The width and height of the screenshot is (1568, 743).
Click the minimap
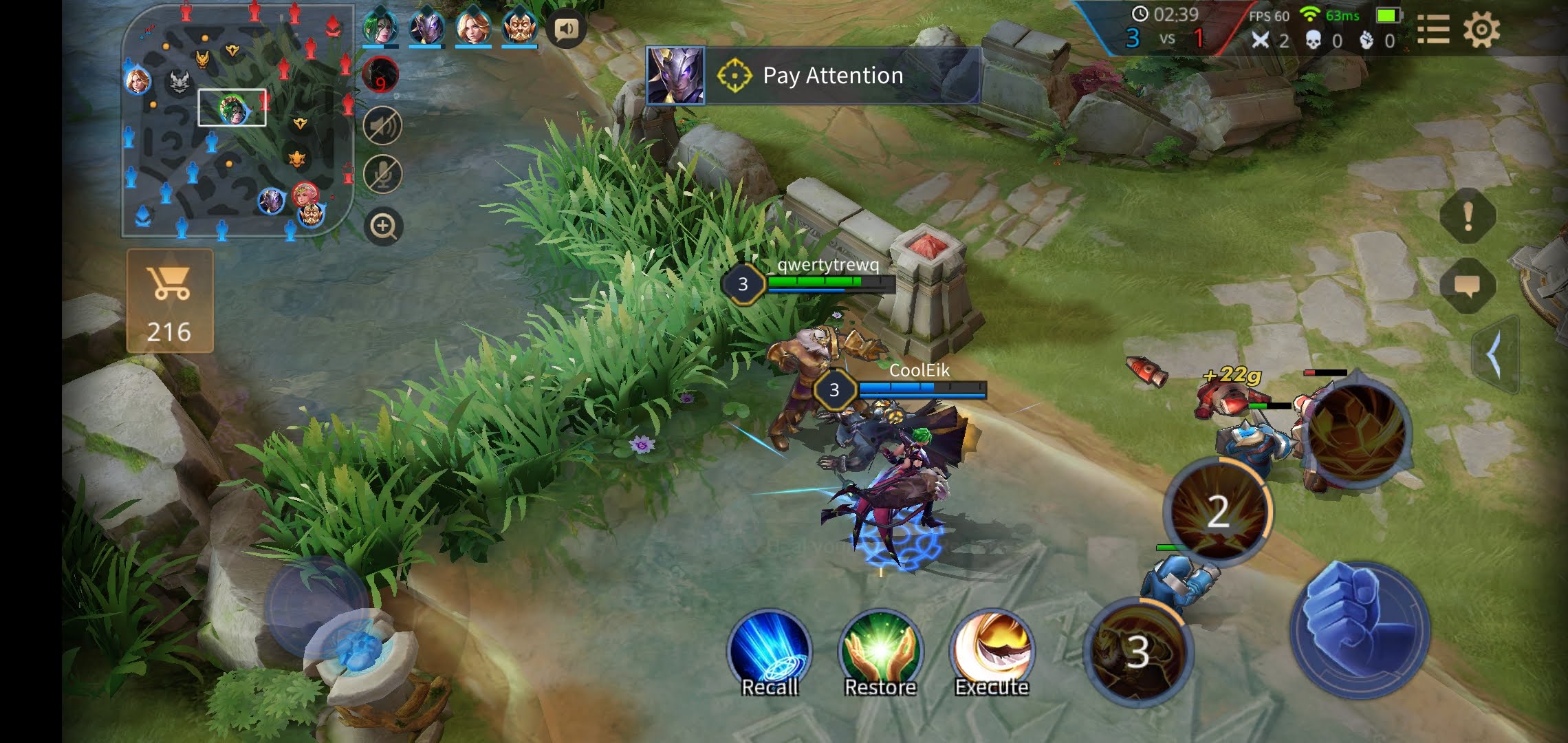(x=237, y=120)
